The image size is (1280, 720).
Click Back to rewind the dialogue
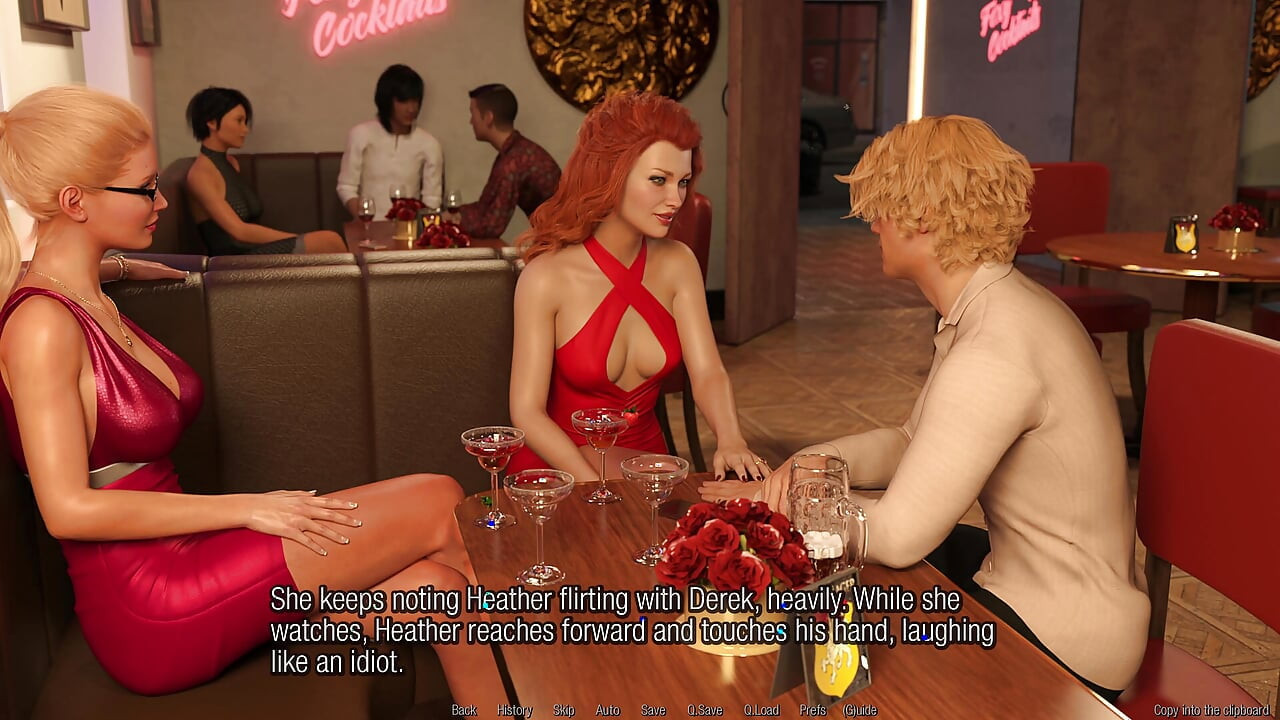[x=463, y=709]
